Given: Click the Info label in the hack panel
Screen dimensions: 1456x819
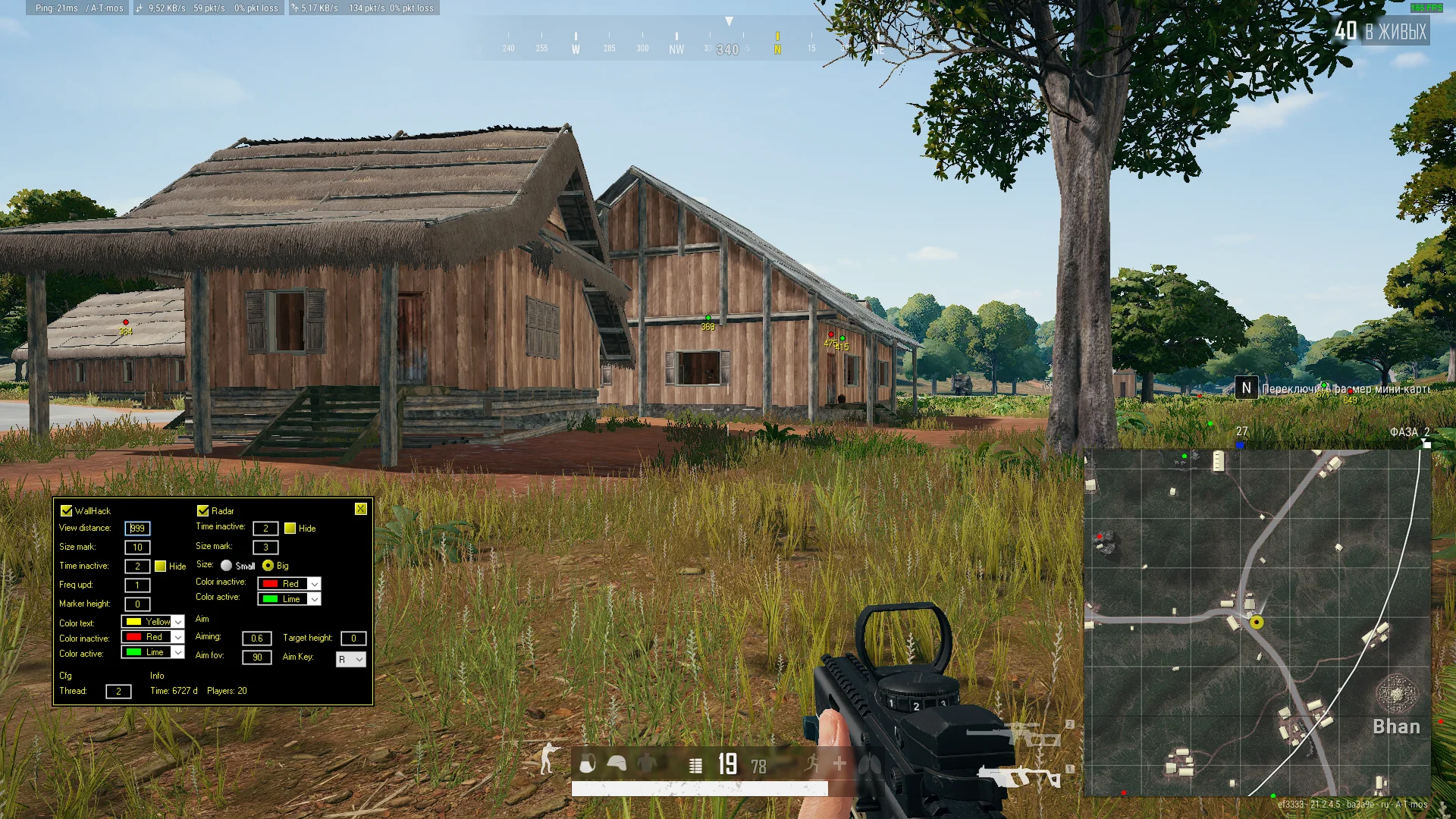Looking at the screenshot, I should click(156, 675).
